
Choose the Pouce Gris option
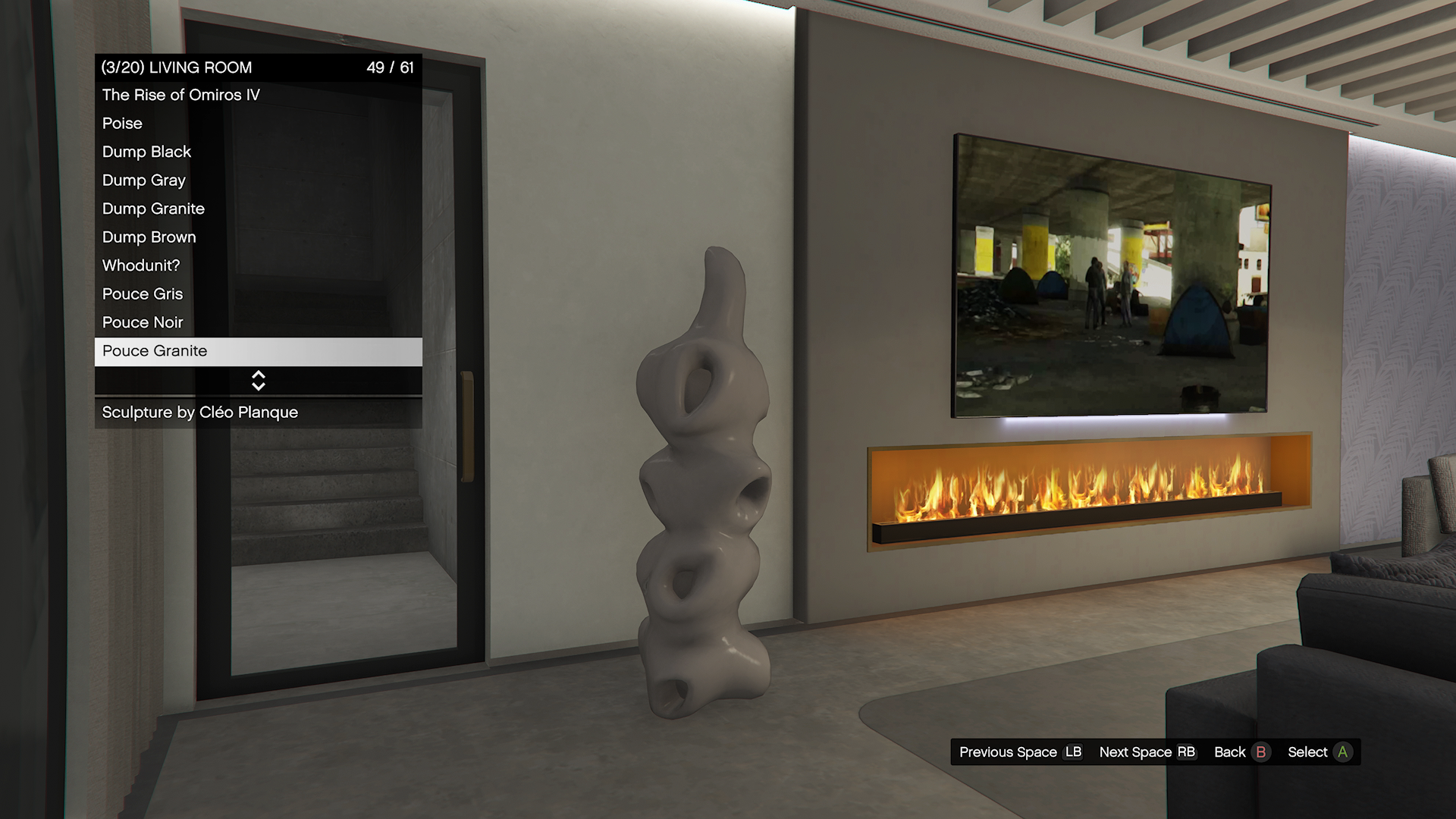coord(143,293)
